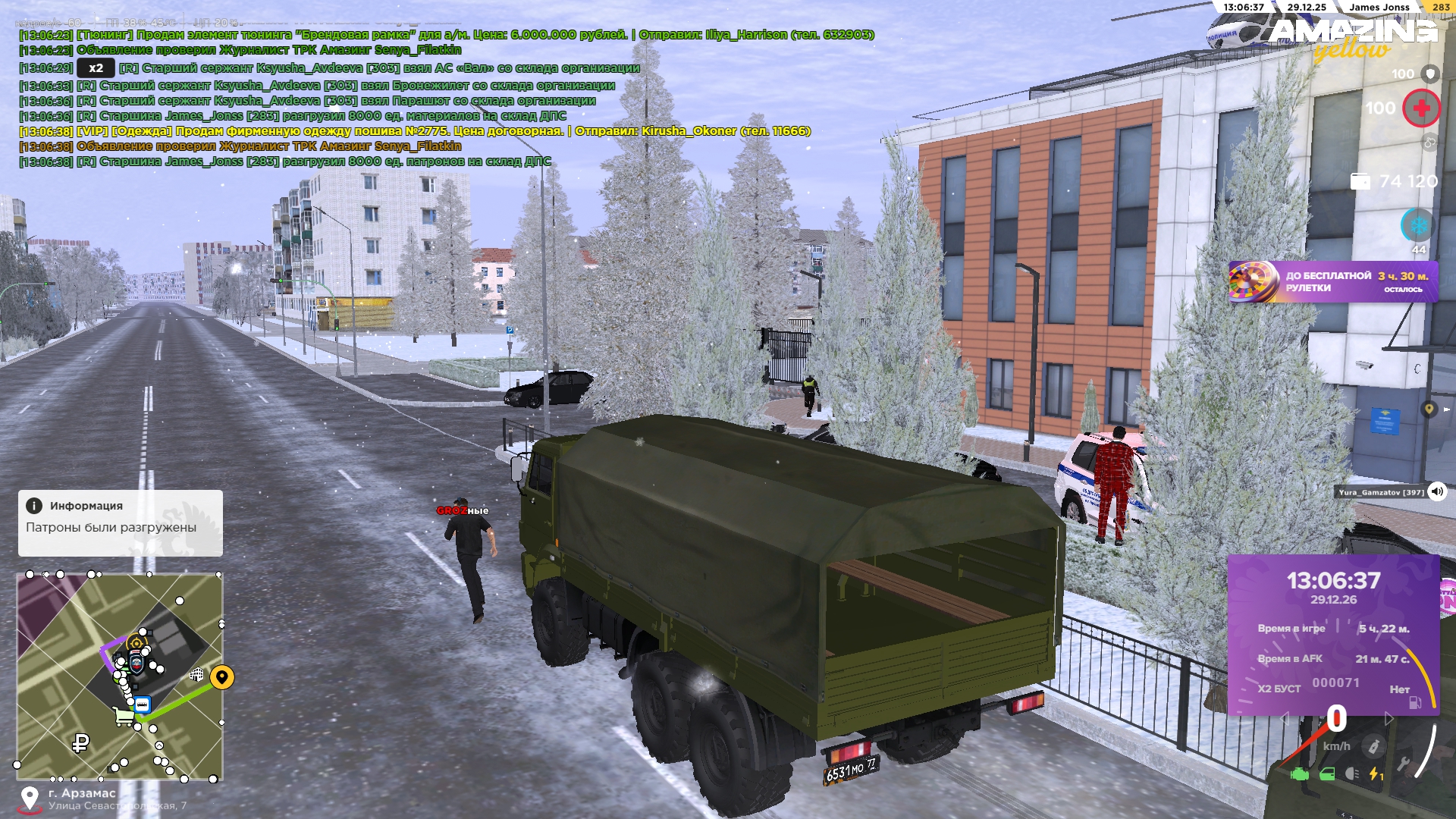1456x819 pixels.
Task: Click the yellow destination pin on the minimap
Action: (222, 679)
